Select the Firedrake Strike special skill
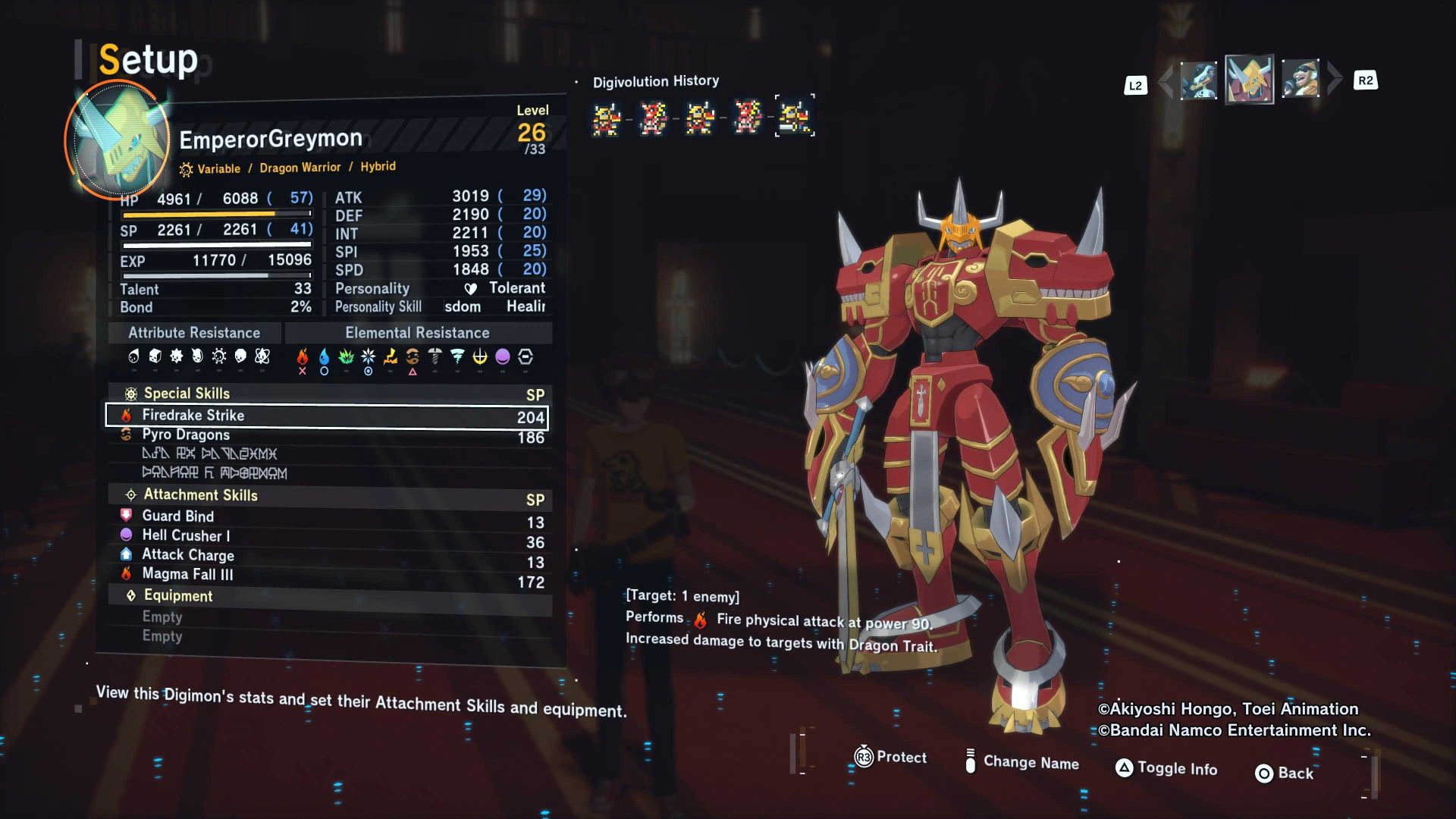The image size is (1456, 819). tap(326, 416)
